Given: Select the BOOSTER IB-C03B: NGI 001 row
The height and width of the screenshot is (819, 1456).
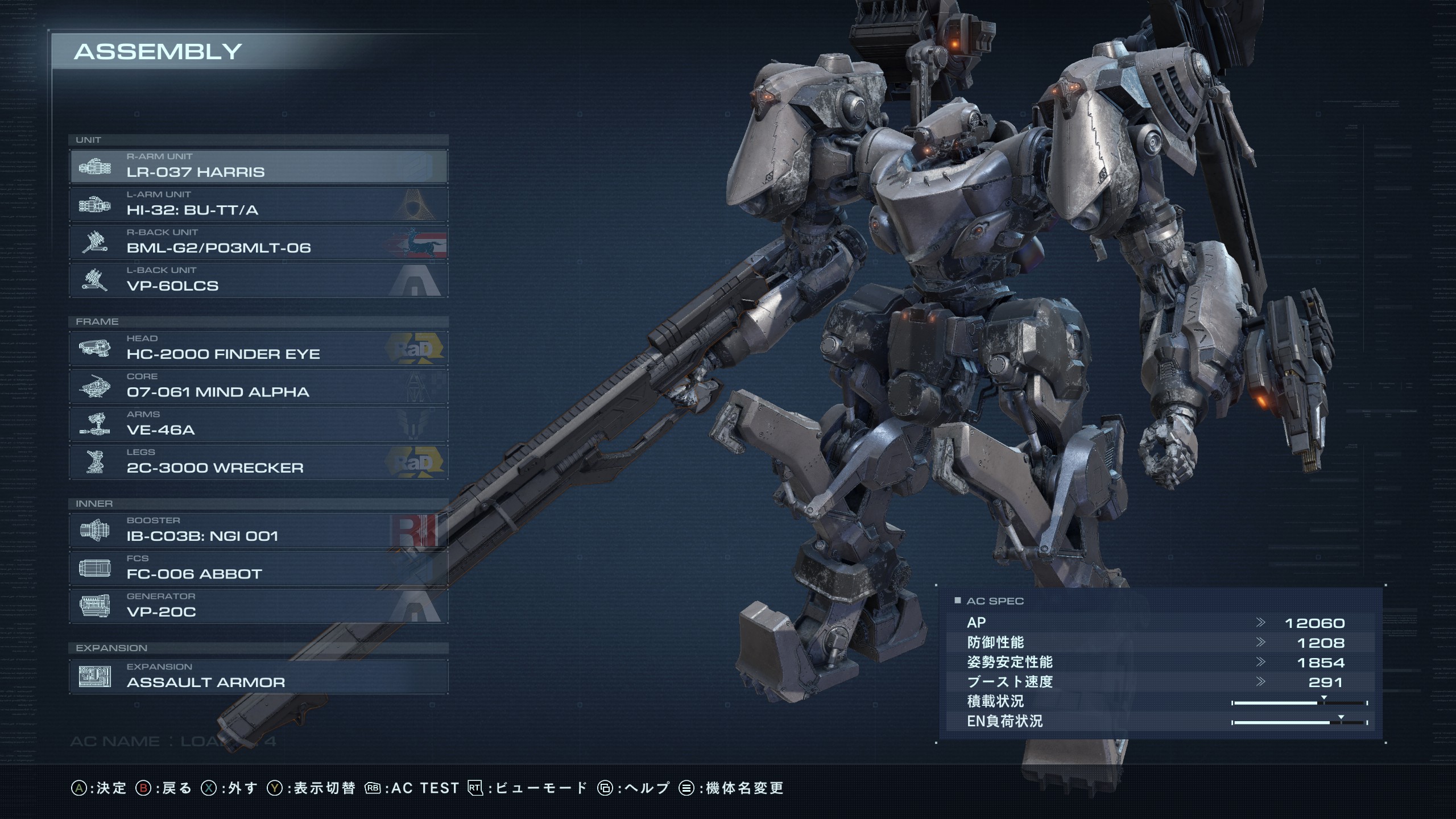Looking at the screenshot, I should click(x=259, y=530).
